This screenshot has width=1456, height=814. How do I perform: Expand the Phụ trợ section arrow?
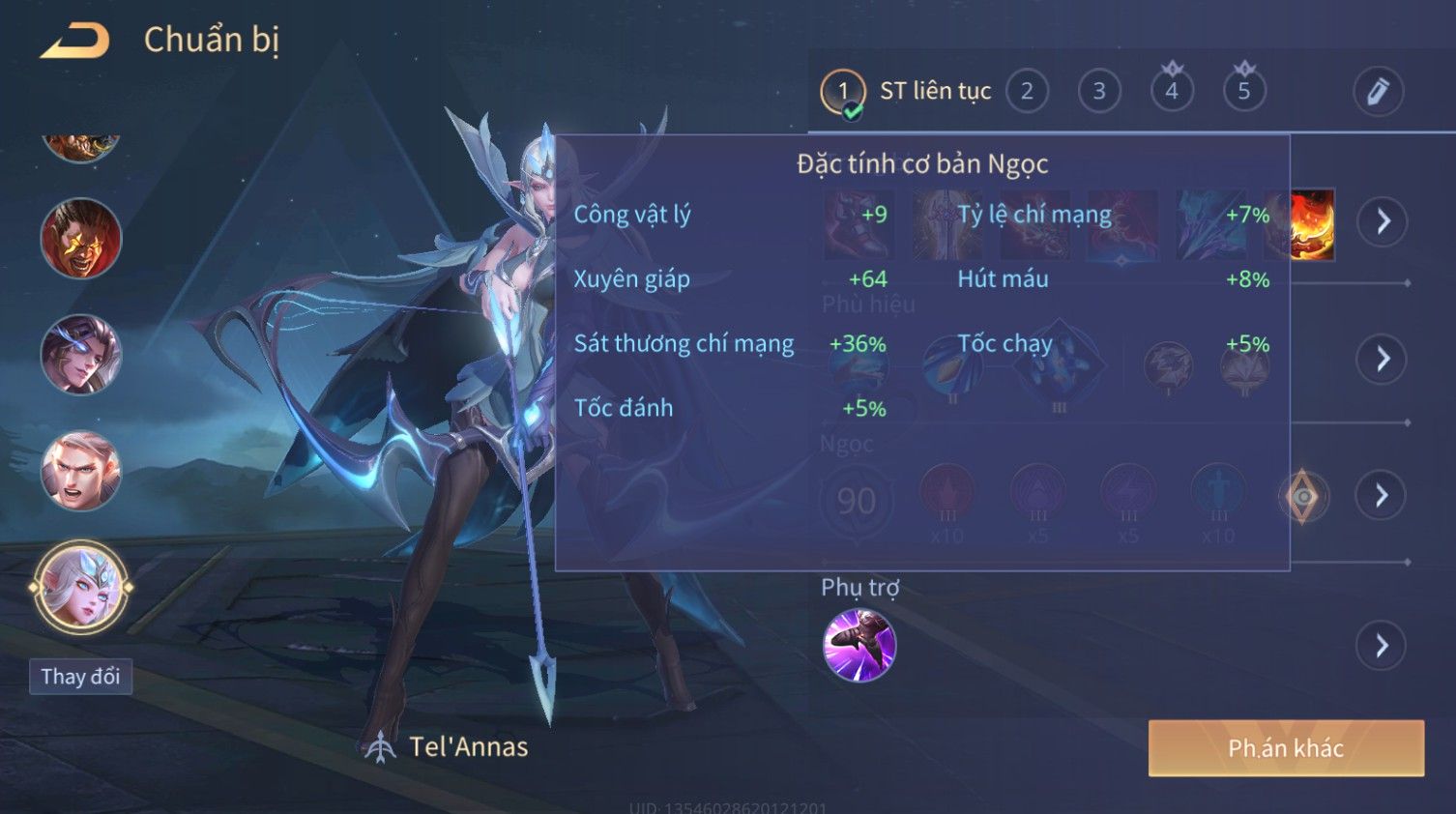[x=1383, y=646]
